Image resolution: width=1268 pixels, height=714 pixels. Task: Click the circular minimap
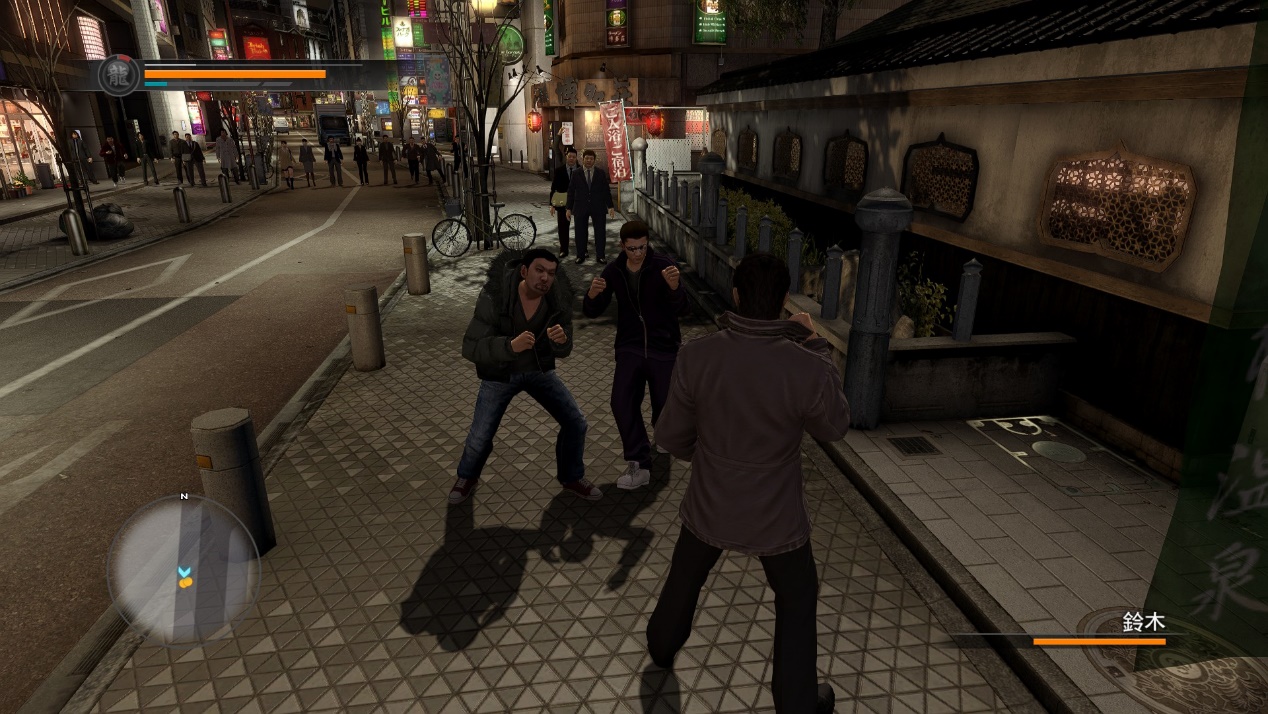(x=183, y=568)
